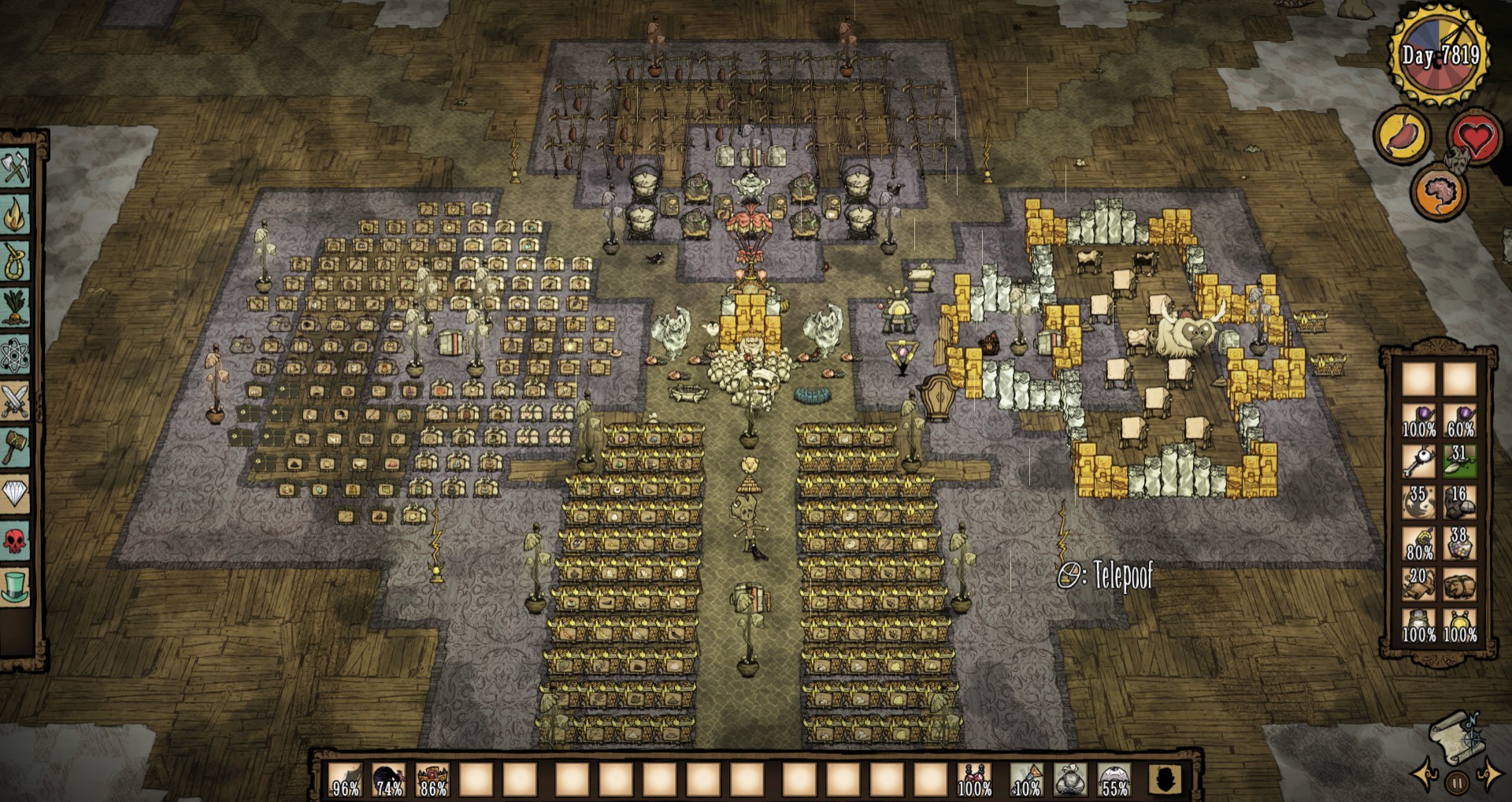Open the hammer Structures crafting tab
The width and height of the screenshot is (1512, 802).
[x=16, y=447]
